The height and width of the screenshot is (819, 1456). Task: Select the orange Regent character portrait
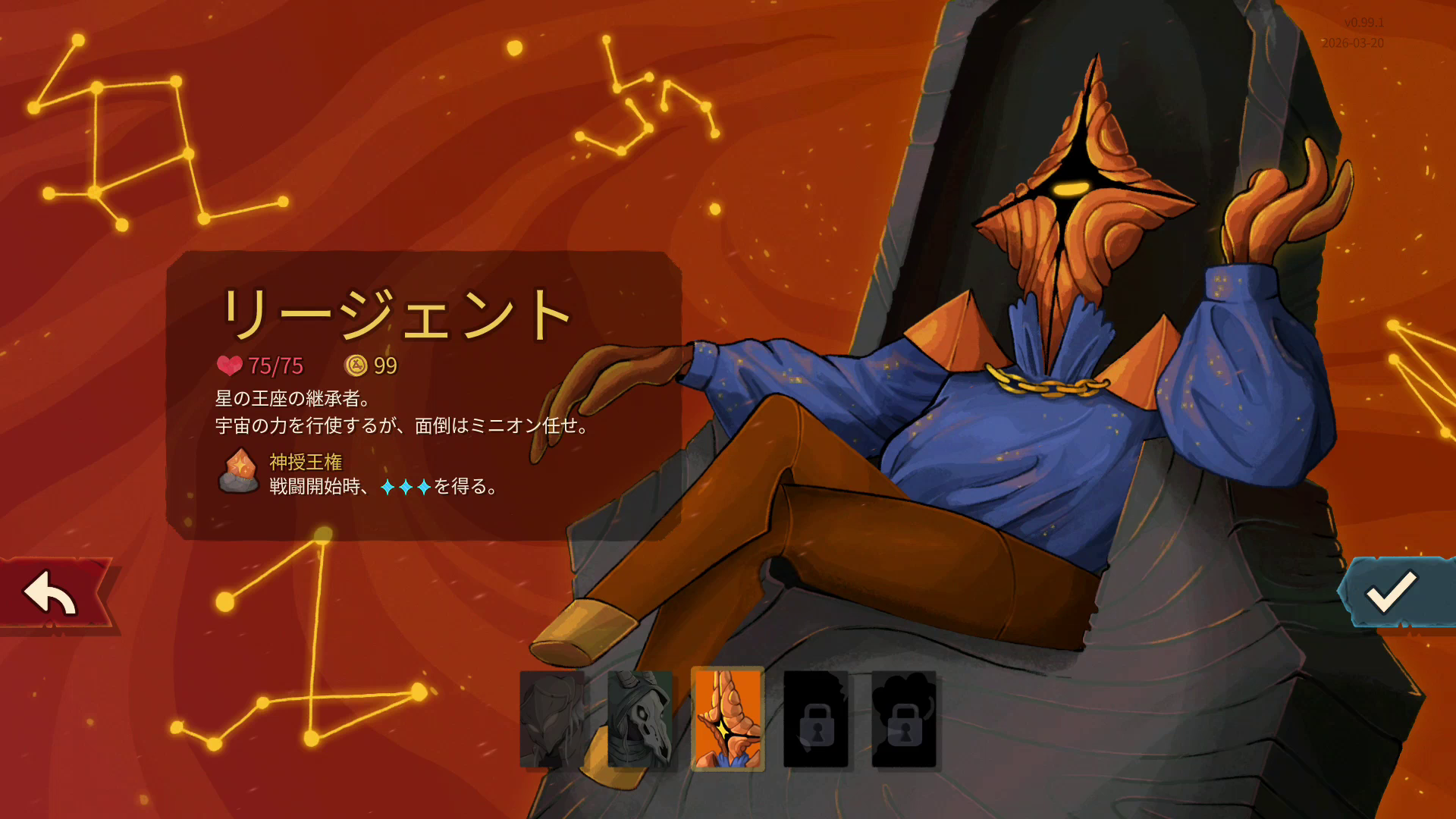726,720
